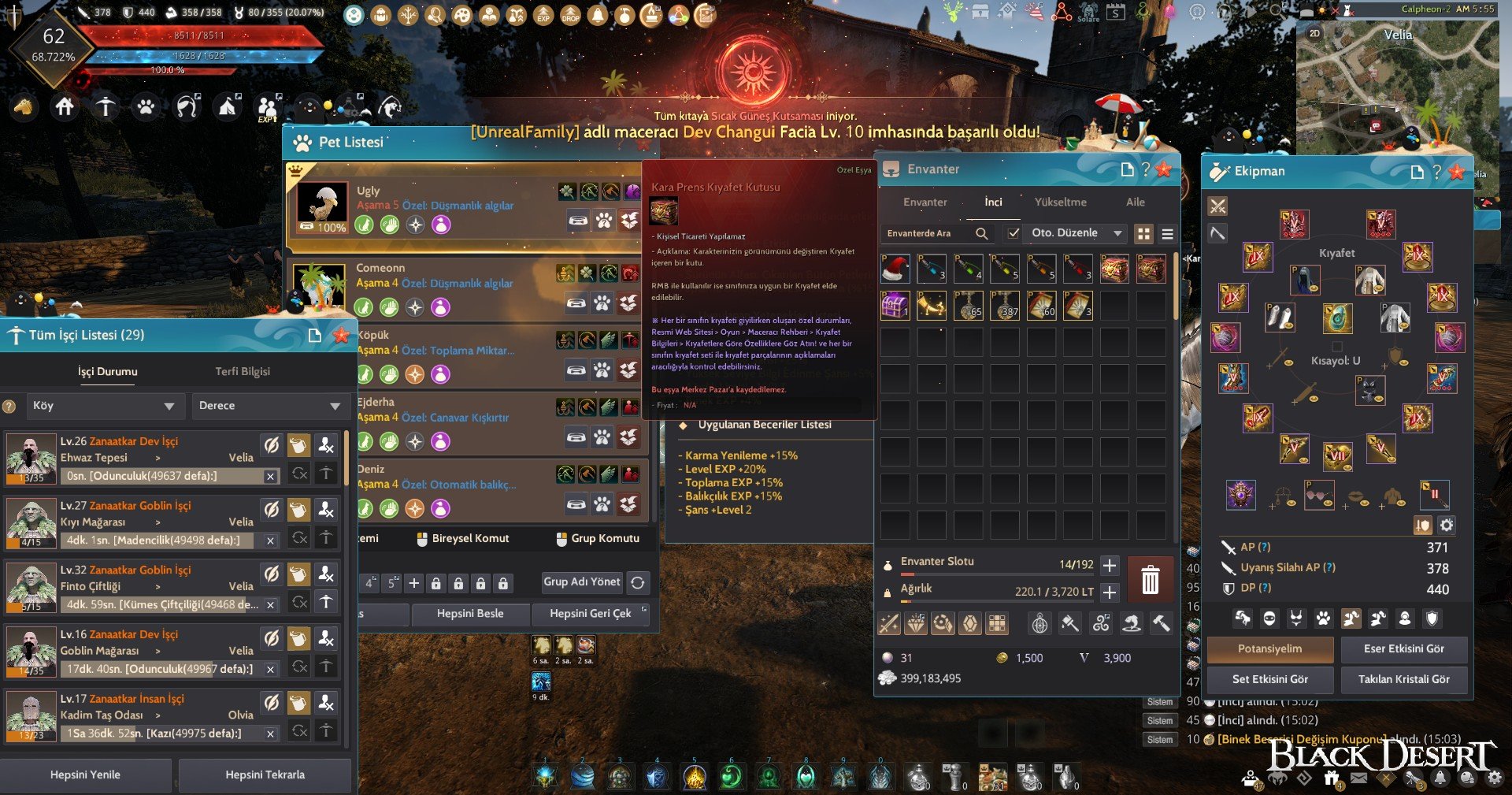Click the Envanterde Ara search field
The image size is (1512, 795).
coord(929,233)
